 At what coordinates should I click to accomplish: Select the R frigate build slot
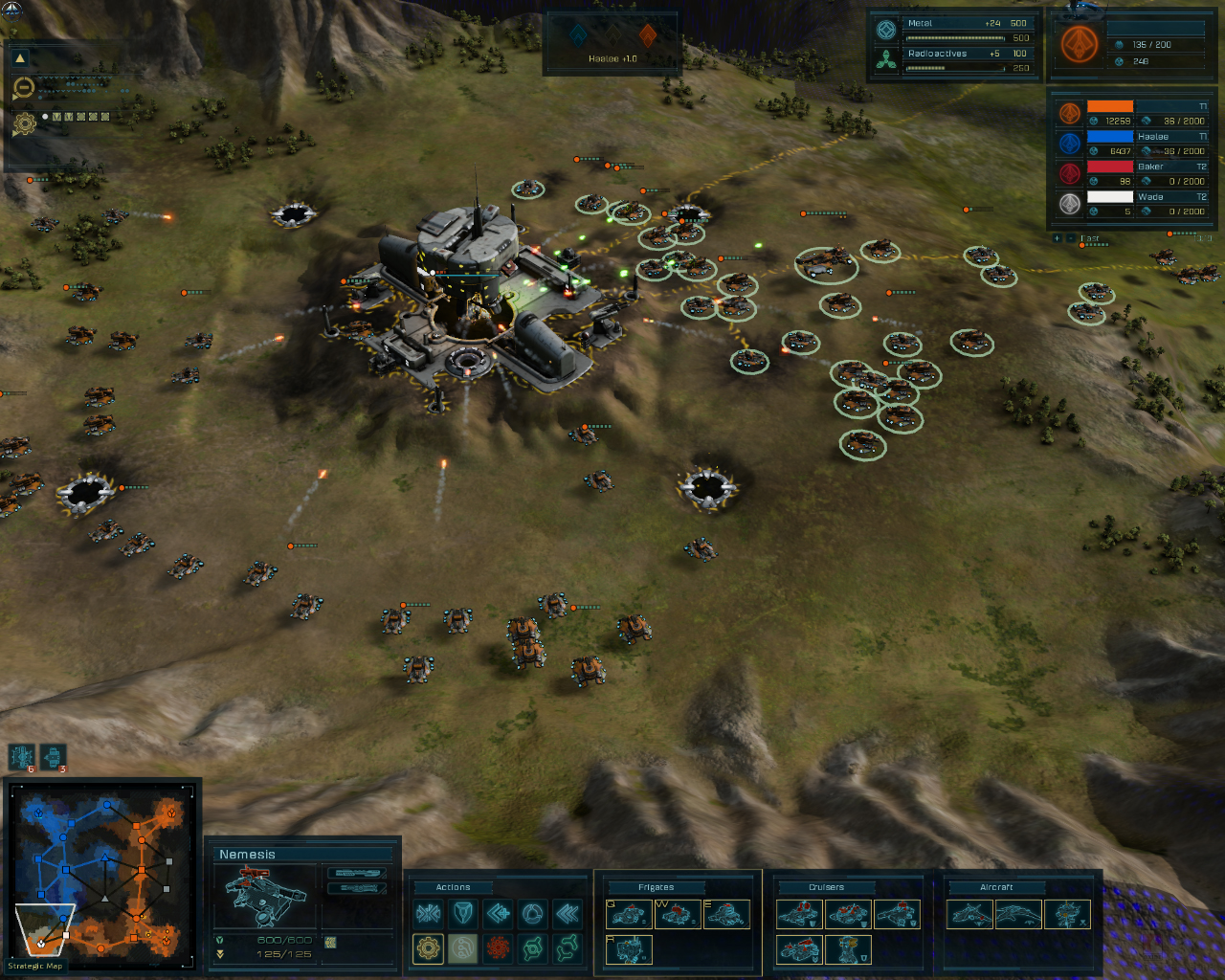[x=630, y=949]
